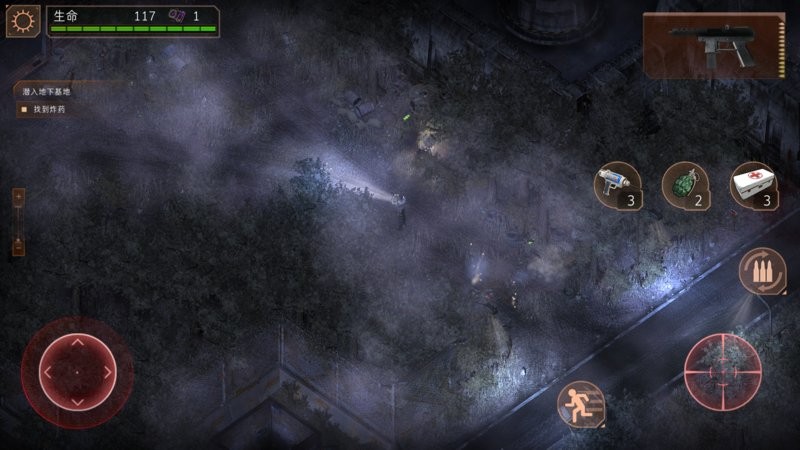Viewport: 800px width, 450px height.
Task: Open settings via the gear icon
Action: pyautogui.click(x=23, y=21)
